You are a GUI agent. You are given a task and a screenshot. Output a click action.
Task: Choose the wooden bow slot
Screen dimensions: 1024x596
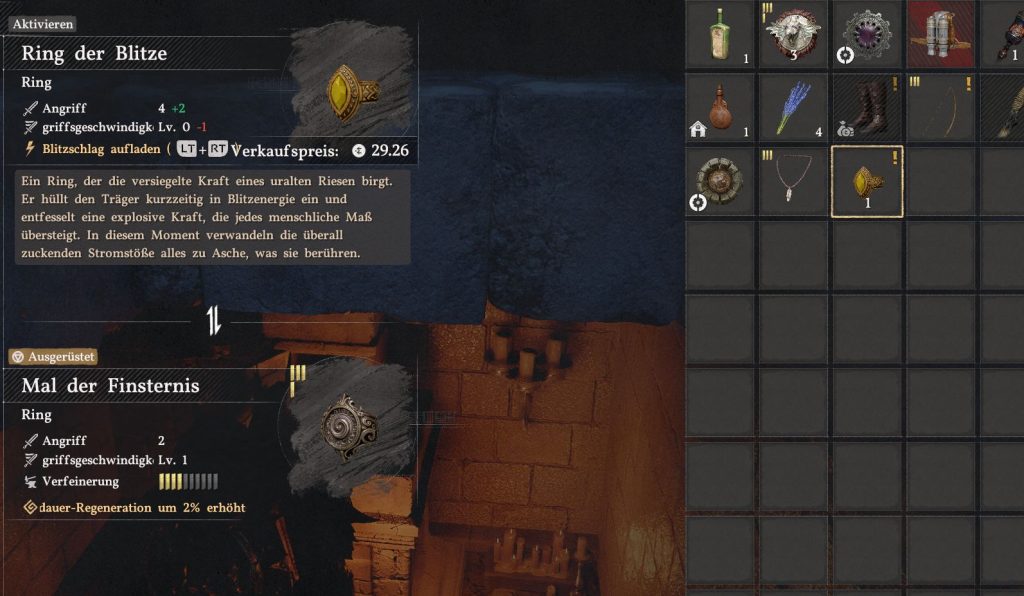click(940, 108)
